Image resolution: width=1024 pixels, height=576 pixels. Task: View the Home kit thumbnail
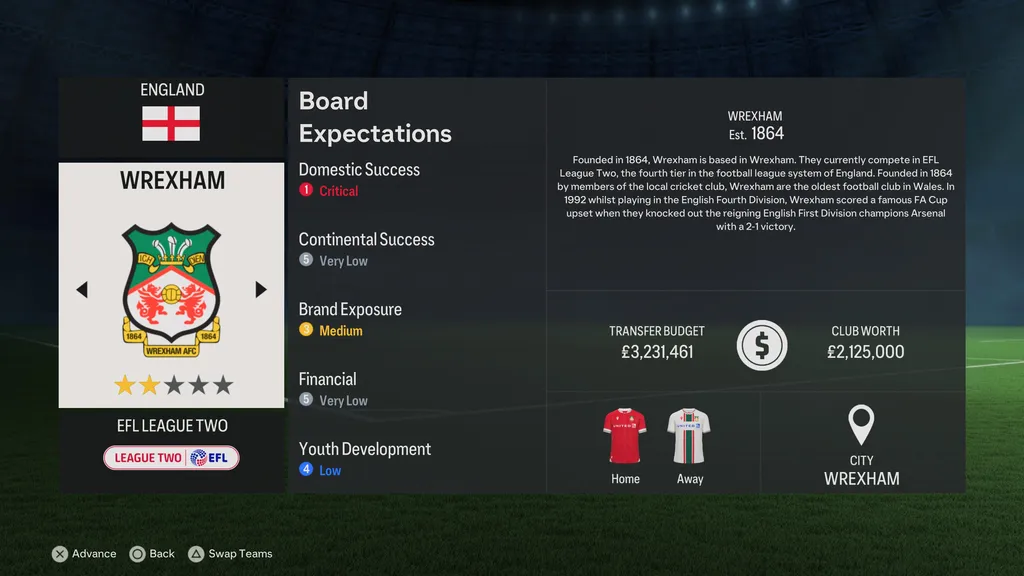(x=625, y=436)
